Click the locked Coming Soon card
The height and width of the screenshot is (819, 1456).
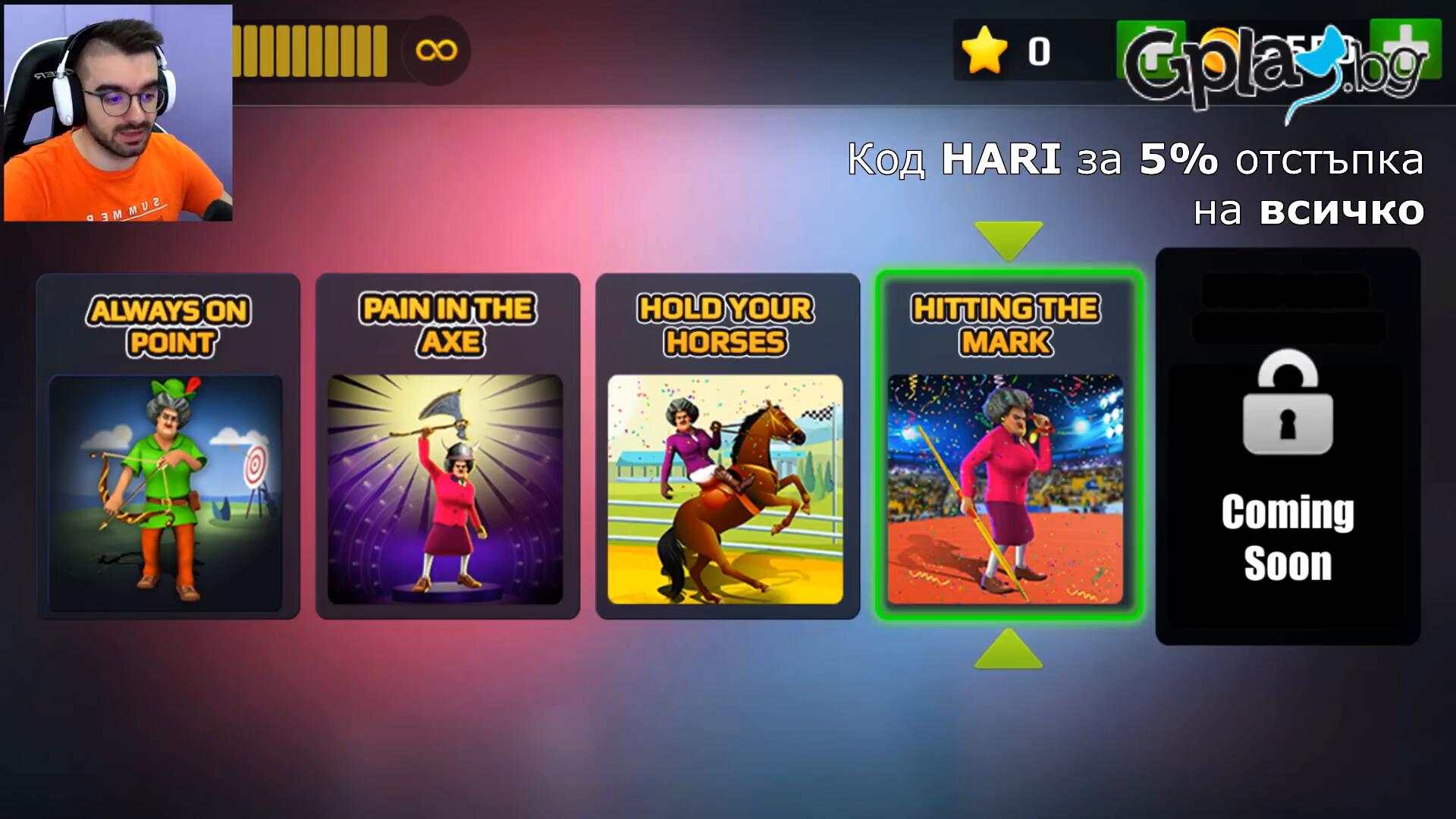tap(1287, 446)
